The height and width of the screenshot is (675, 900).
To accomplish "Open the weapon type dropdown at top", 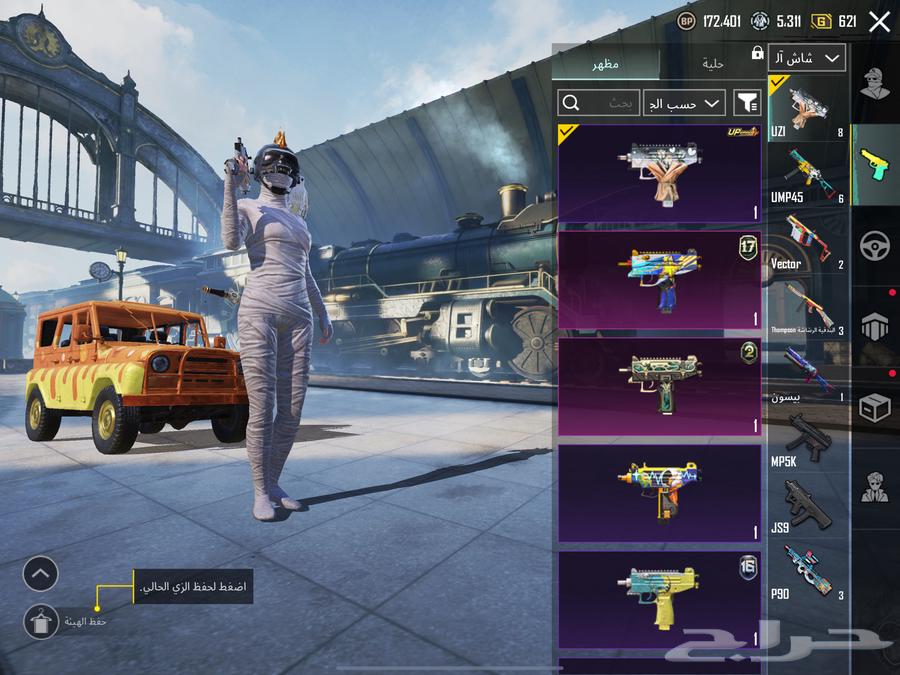I will click(808, 58).
